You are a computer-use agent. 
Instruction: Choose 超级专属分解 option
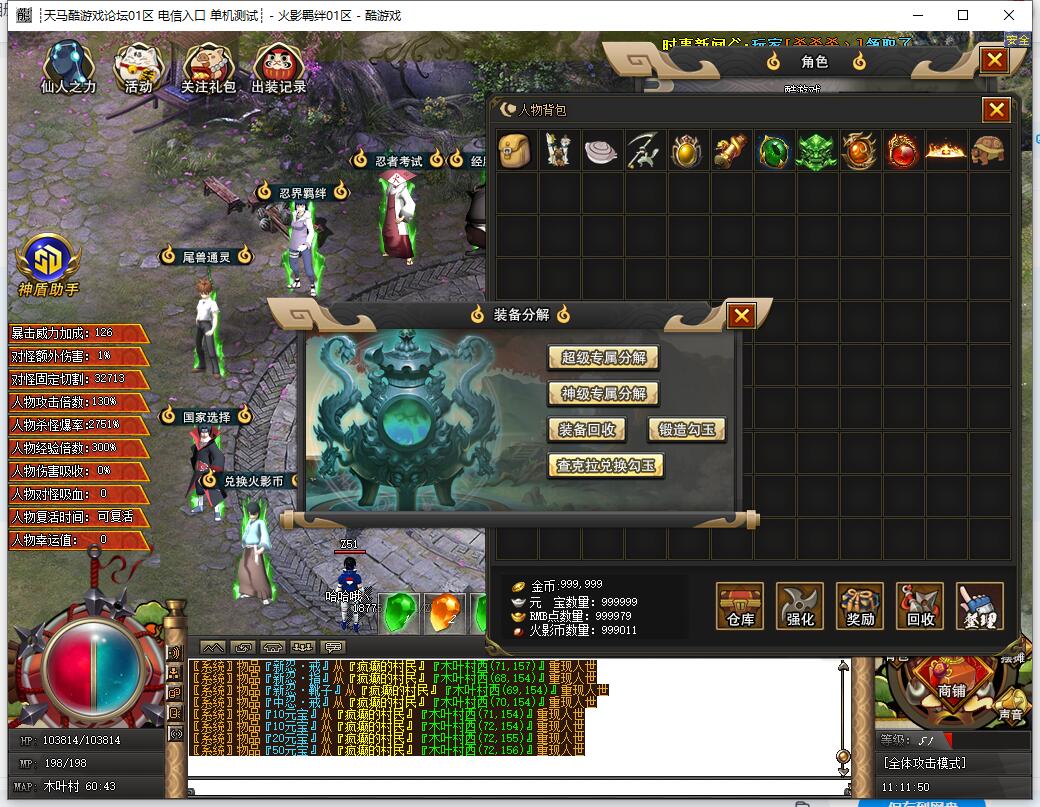pos(603,358)
